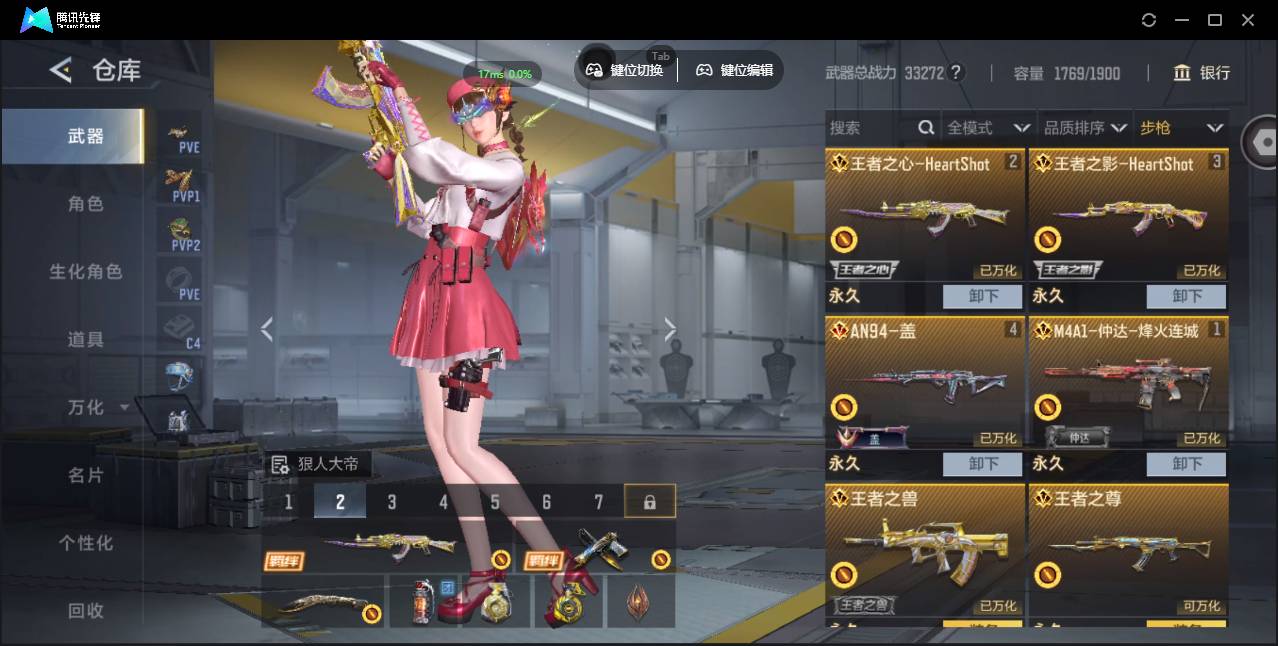This screenshot has height=646, width=1278.
Task: Open the 生化角色 category
Action: 85,272
